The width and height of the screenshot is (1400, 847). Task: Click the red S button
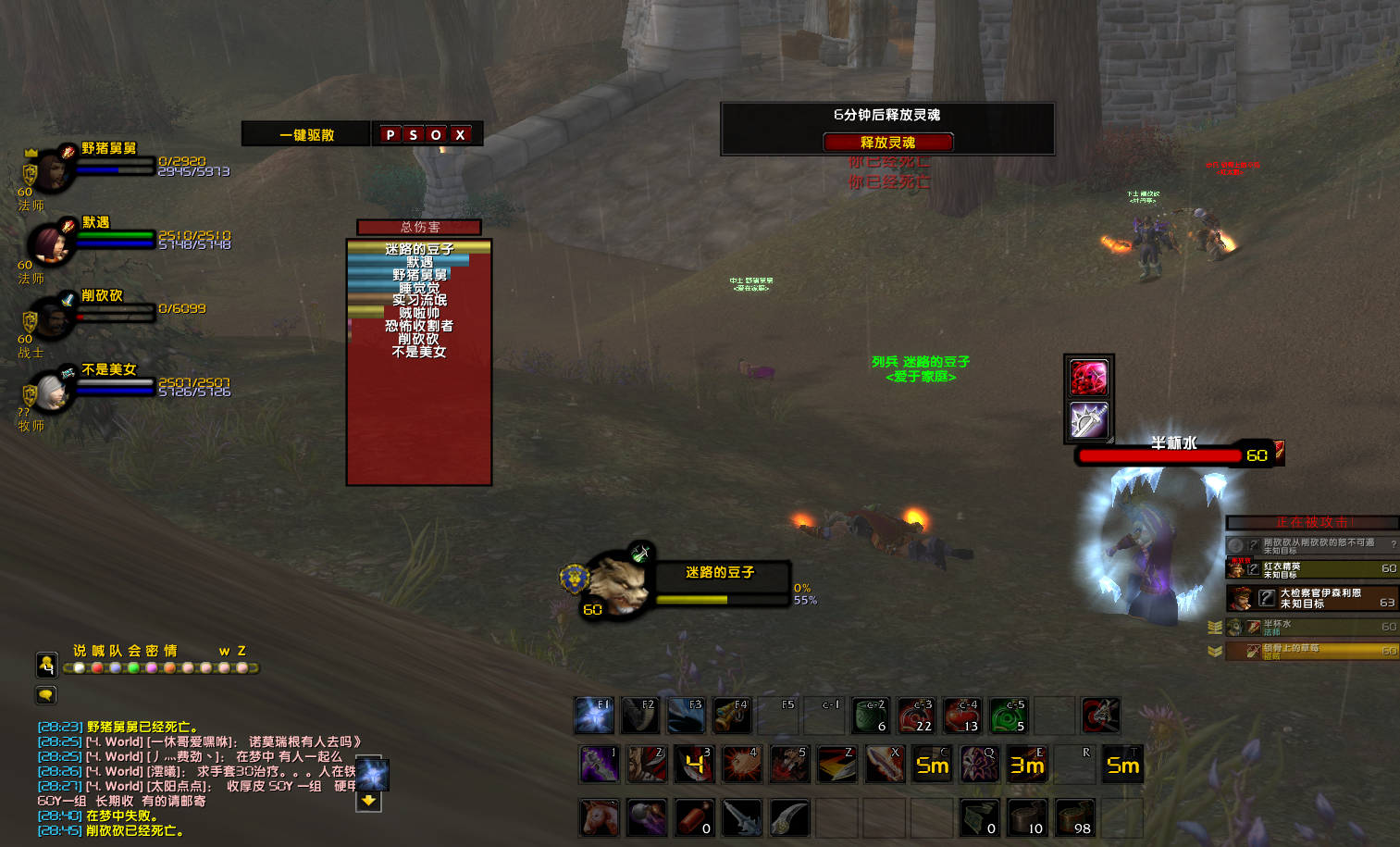coord(414,135)
